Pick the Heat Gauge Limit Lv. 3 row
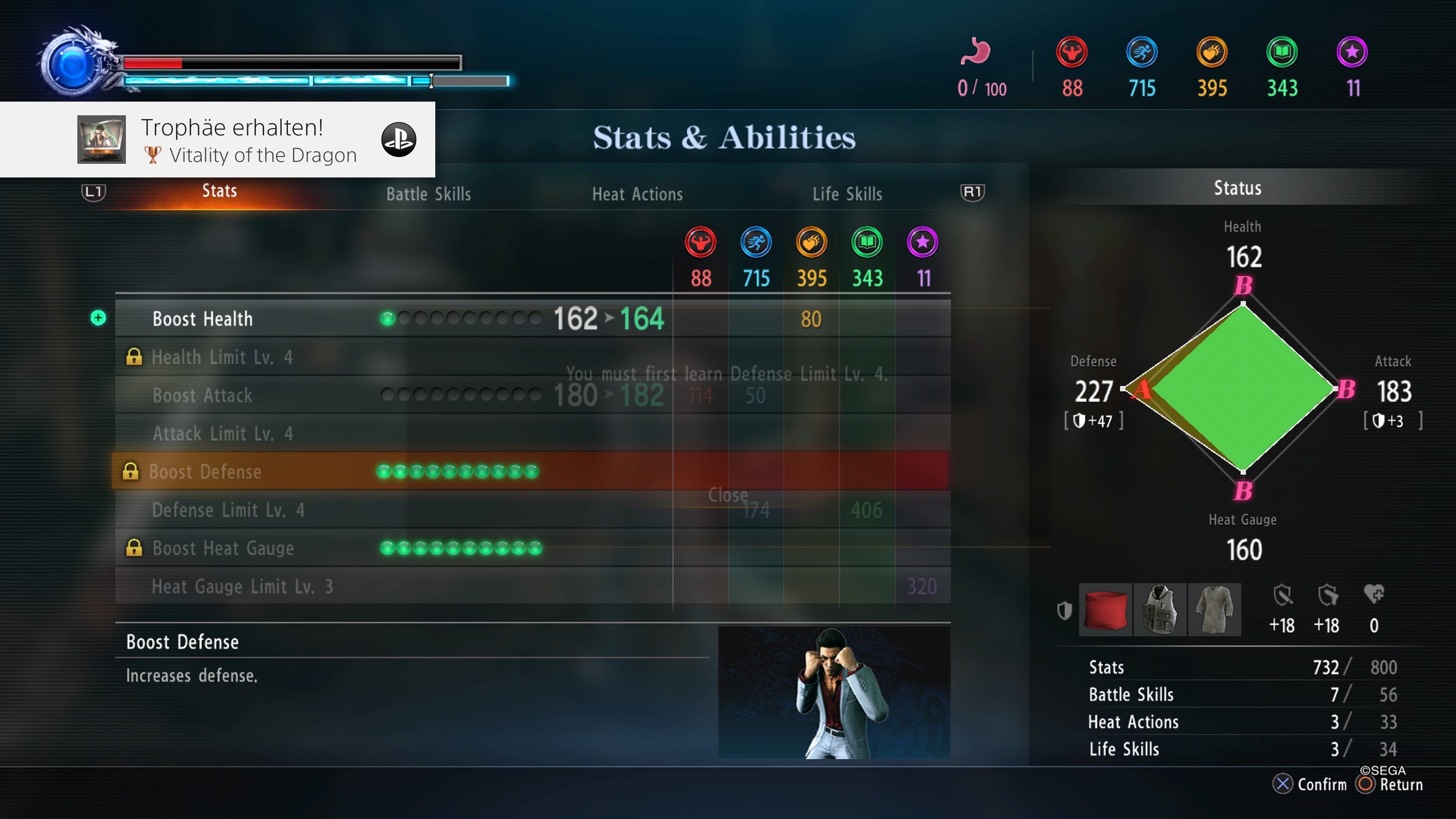The image size is (1456, 819). (x=242, y=587)
